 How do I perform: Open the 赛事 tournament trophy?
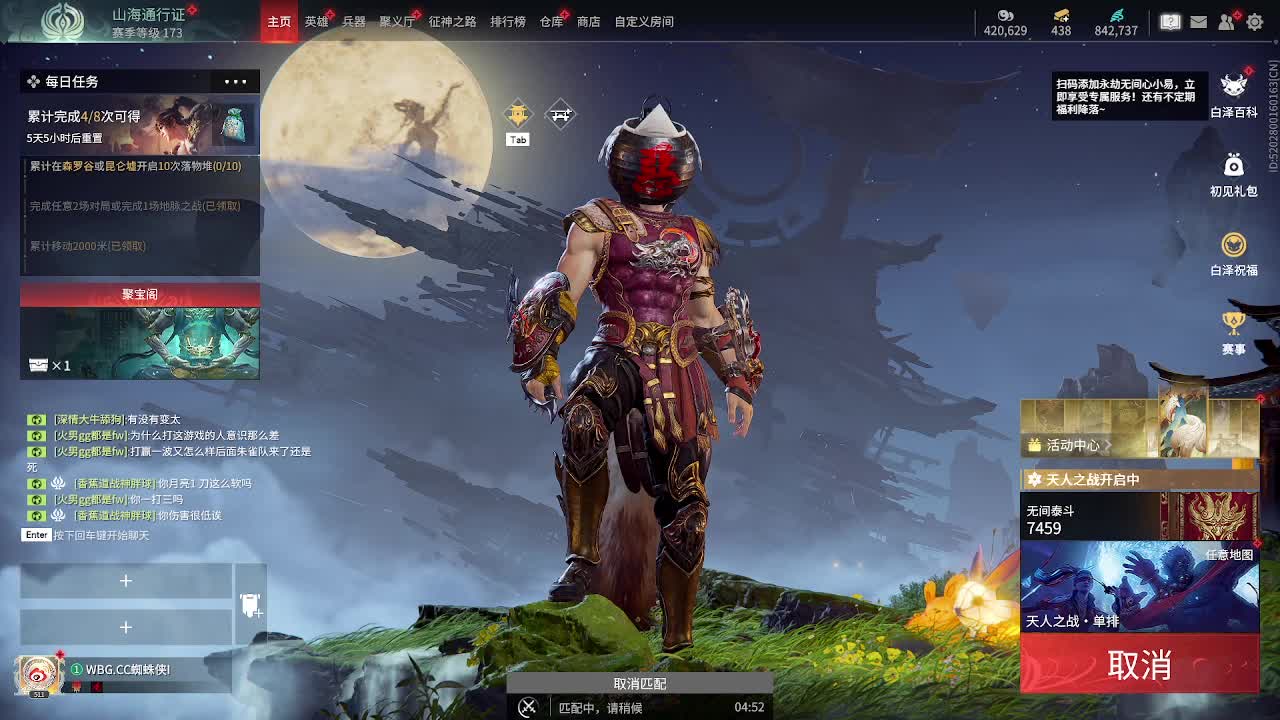point(1234,332)
